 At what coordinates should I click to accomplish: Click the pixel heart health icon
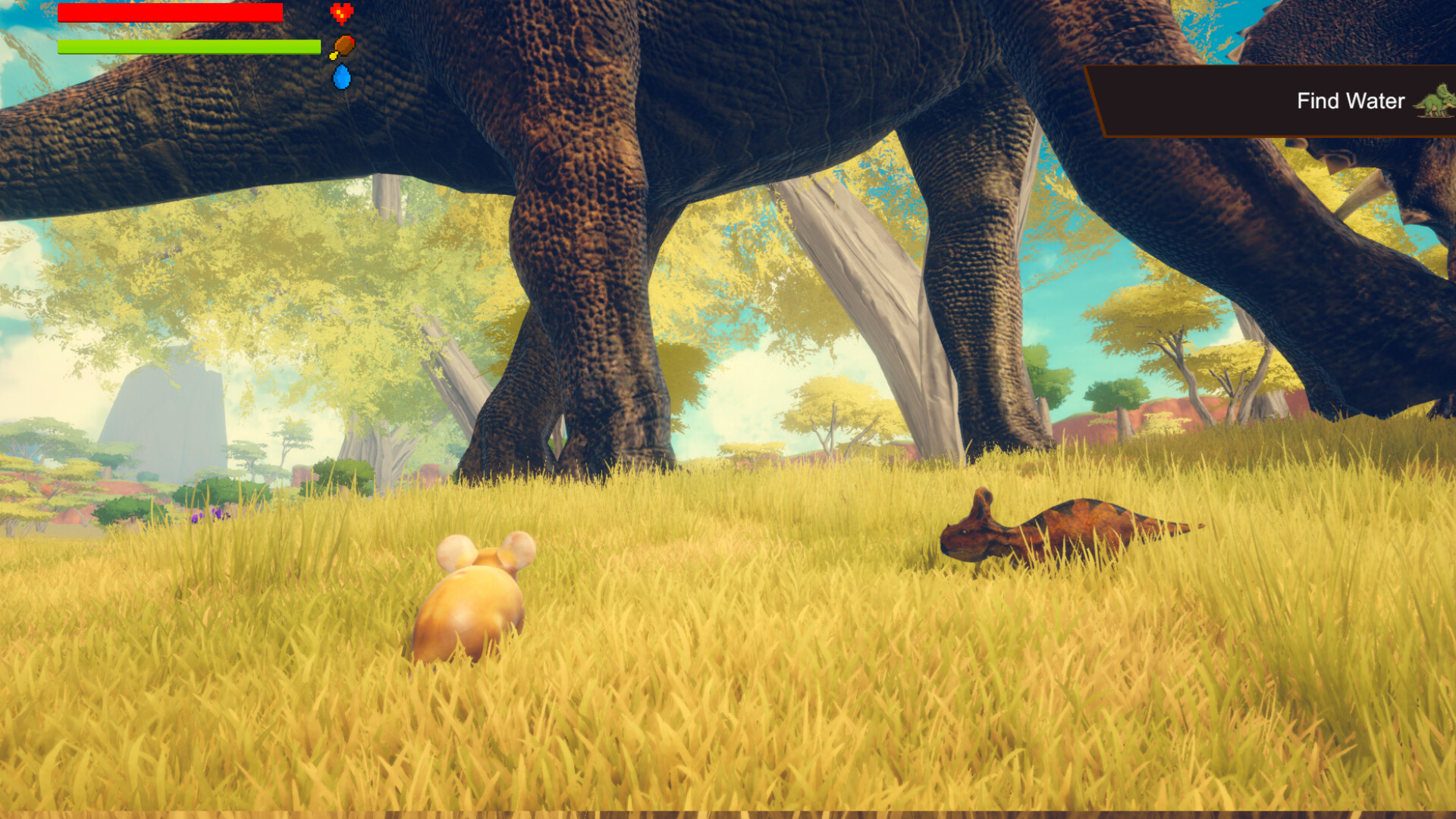tap(340, 13)
